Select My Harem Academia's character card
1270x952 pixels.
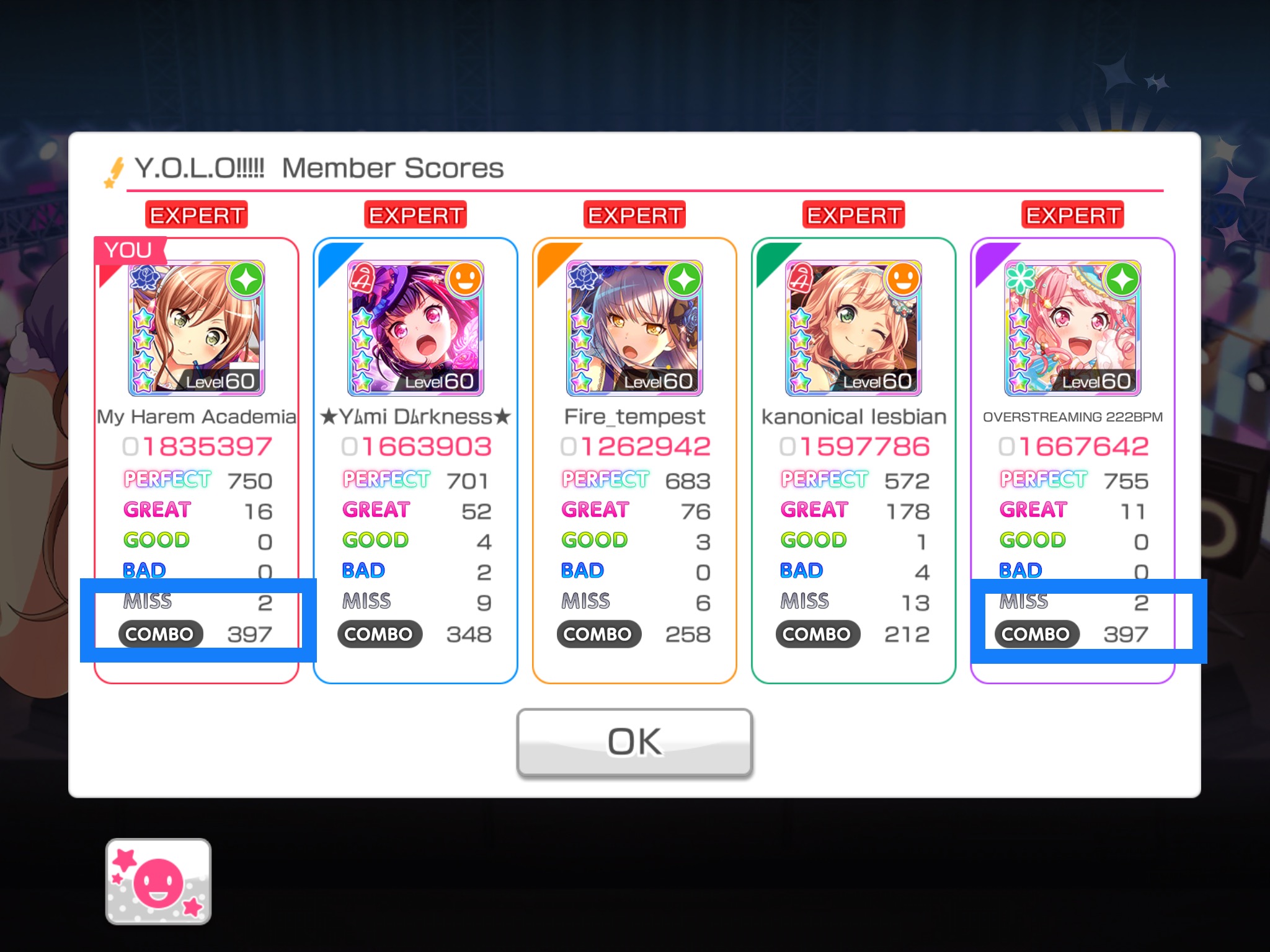197,328
